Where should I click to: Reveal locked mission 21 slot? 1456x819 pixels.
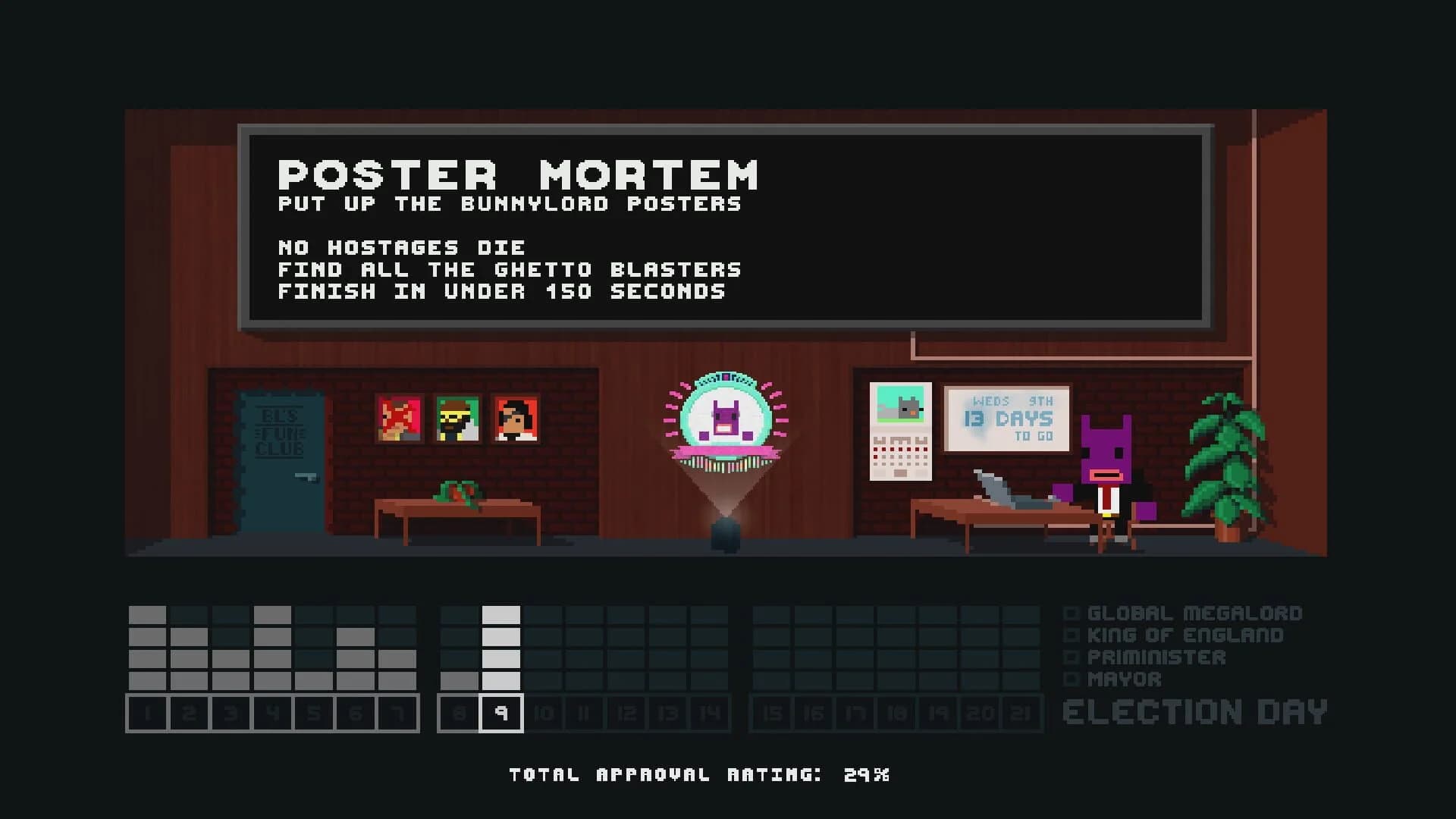coord(1020,713)
